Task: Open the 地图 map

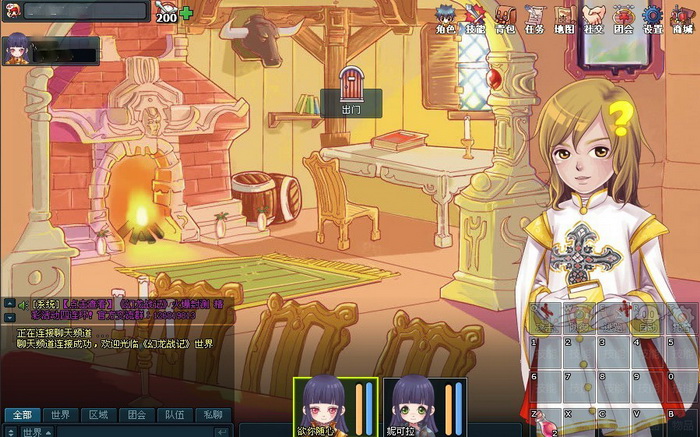Action: pyautogui.click(x=565, y=18)
